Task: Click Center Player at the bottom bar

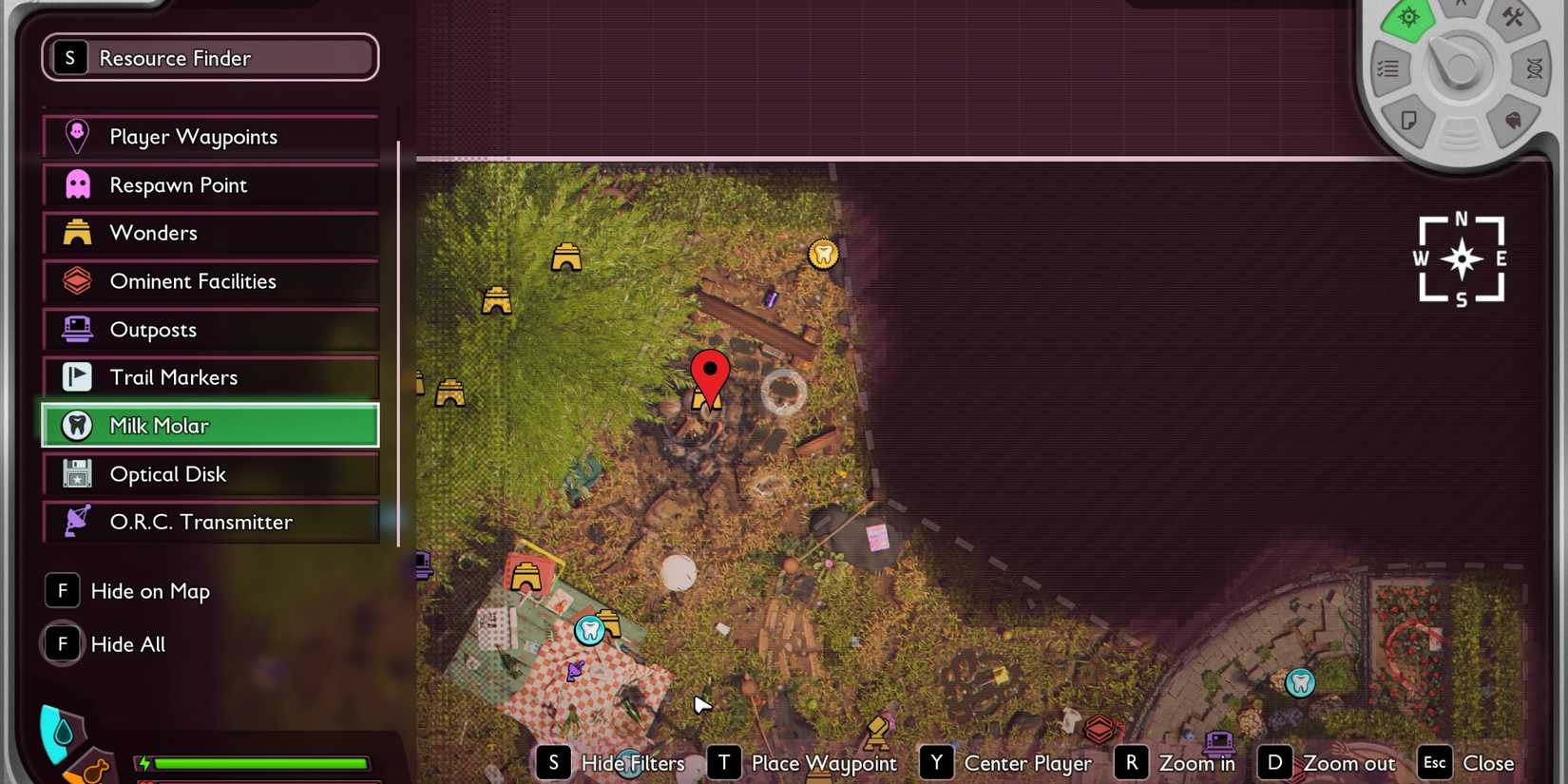Action: pyautogui.click(x=1028, y=762)
